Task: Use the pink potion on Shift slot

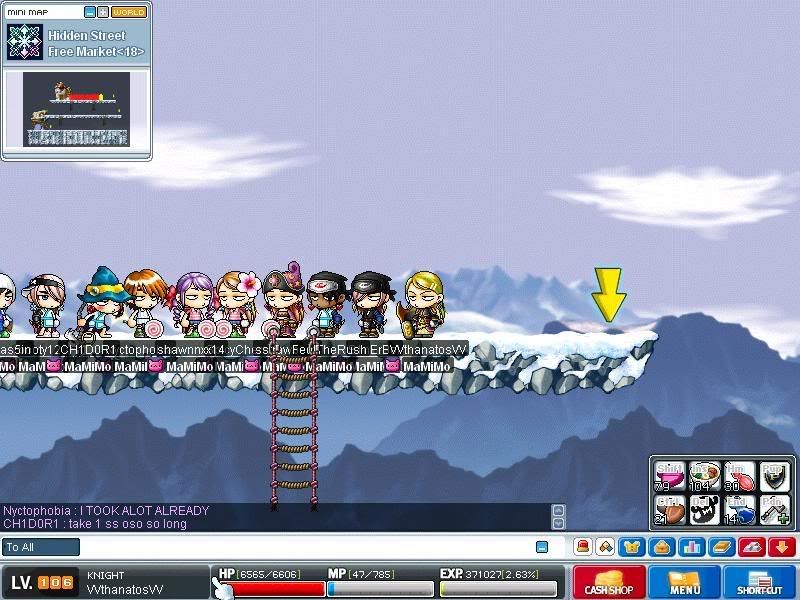Action: 669,478
